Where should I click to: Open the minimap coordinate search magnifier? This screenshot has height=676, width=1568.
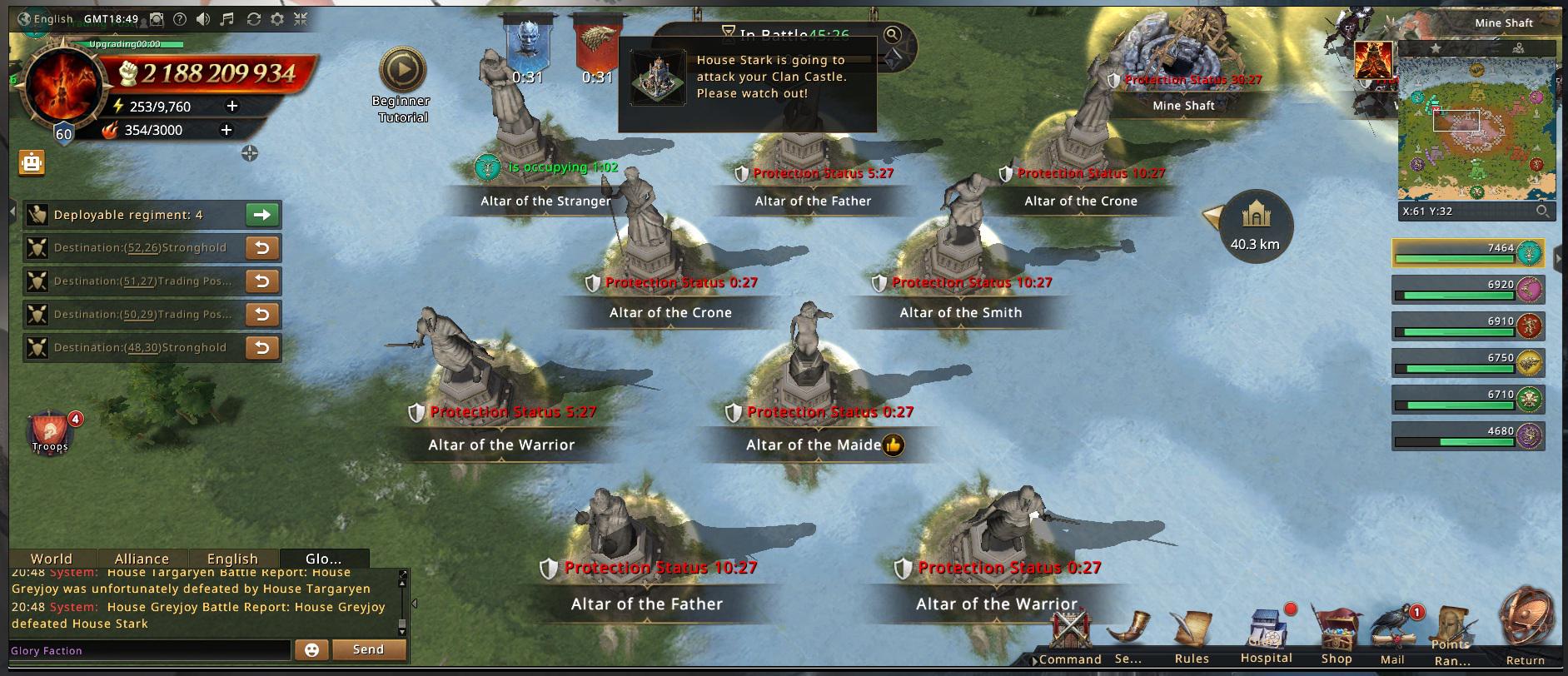(1542, 211)
